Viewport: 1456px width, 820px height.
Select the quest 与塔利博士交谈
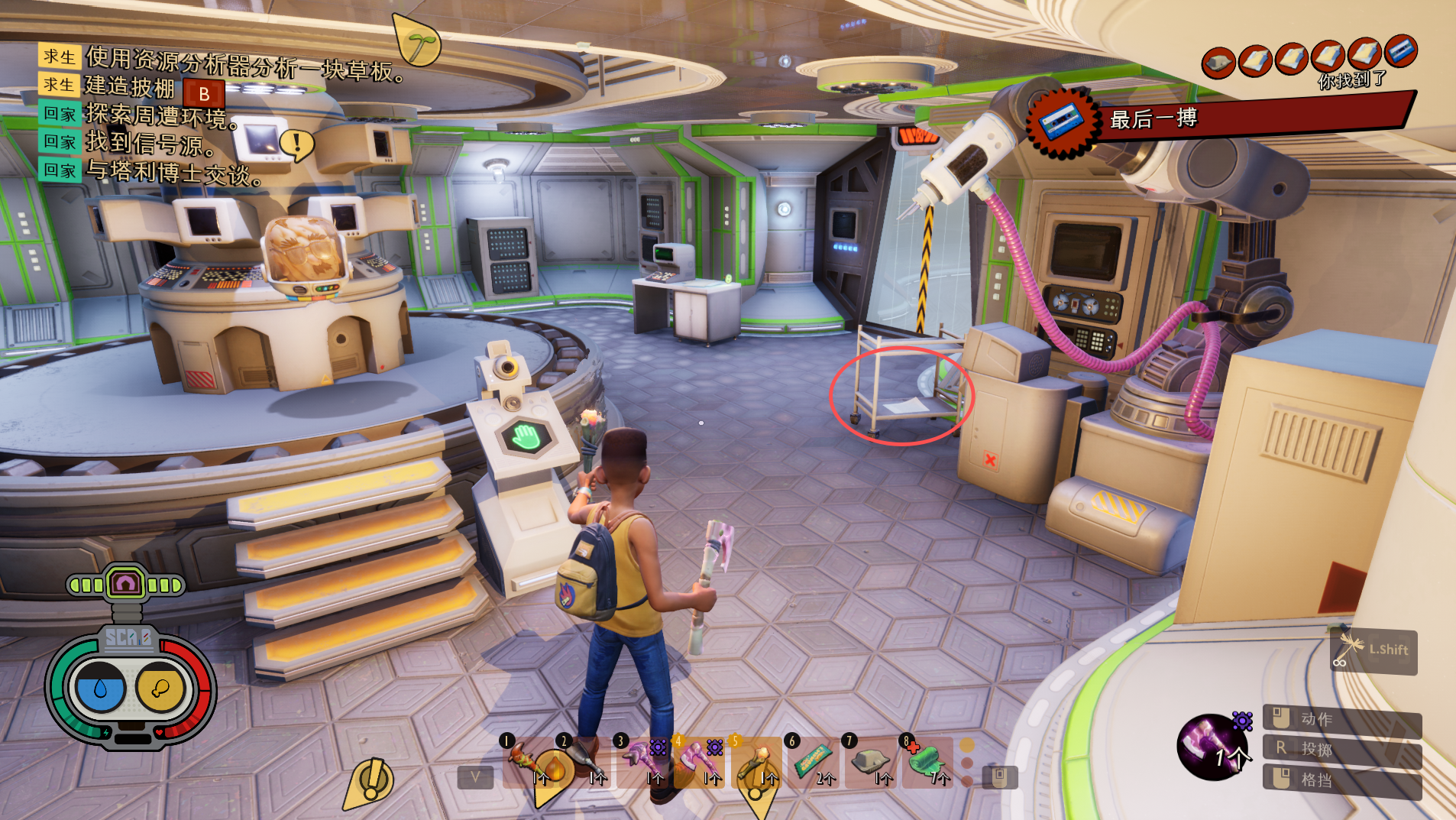[174, 171]
